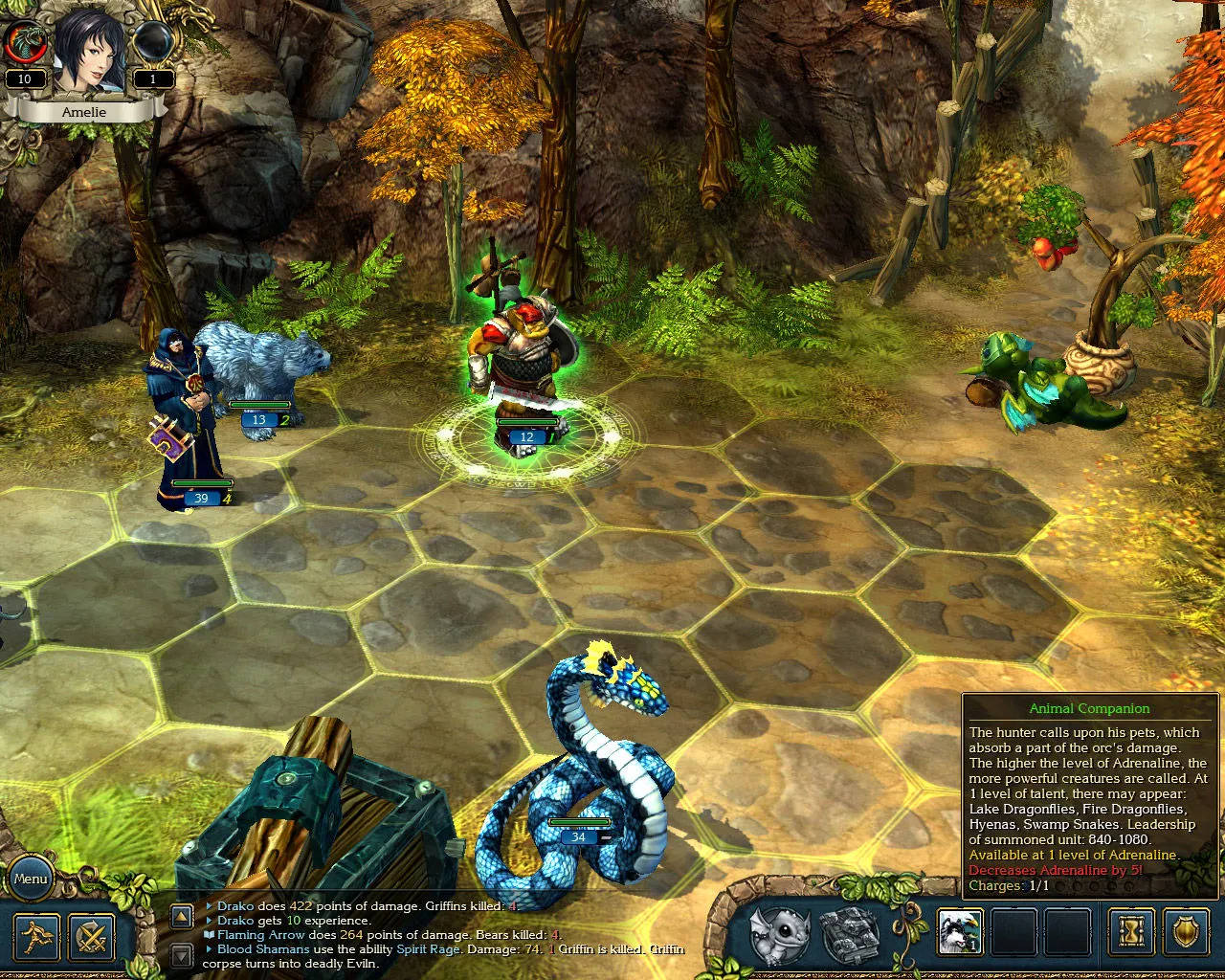Click the Retreat running-man icon
This screenshot has height=980, width=1225.
pos(35,936)
